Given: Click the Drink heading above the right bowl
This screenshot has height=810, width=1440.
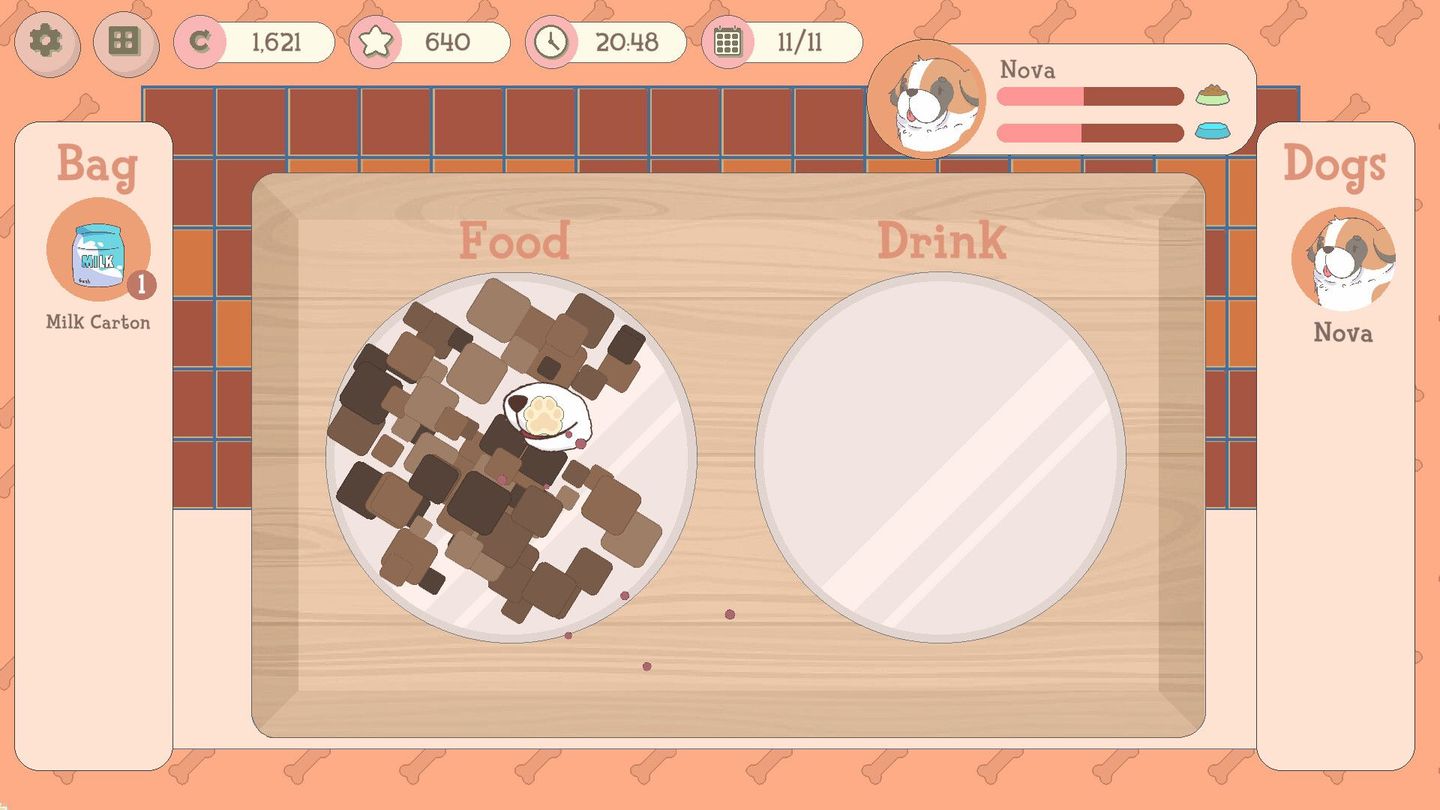Looking at the screenshot, I should 943,238.
